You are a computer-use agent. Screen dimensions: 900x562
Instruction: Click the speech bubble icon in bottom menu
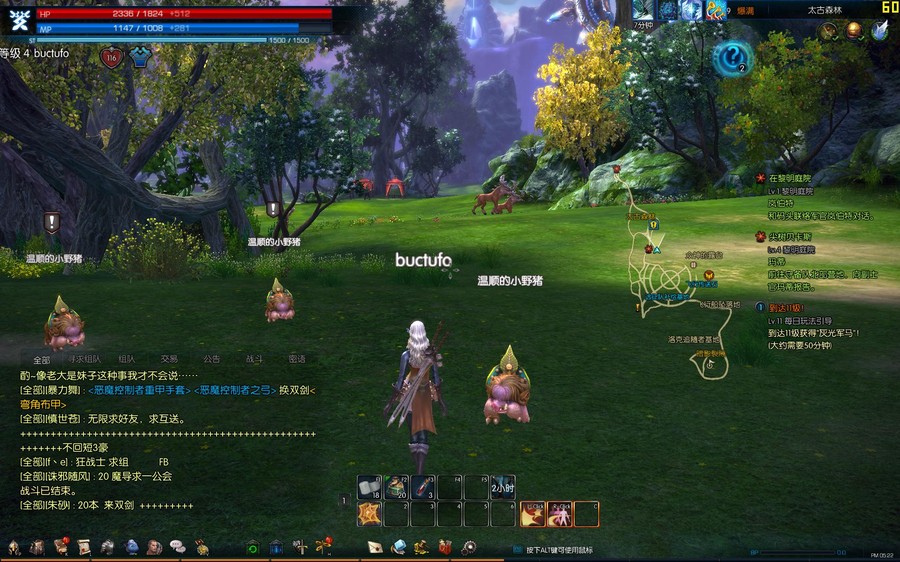tap(177, 547)
